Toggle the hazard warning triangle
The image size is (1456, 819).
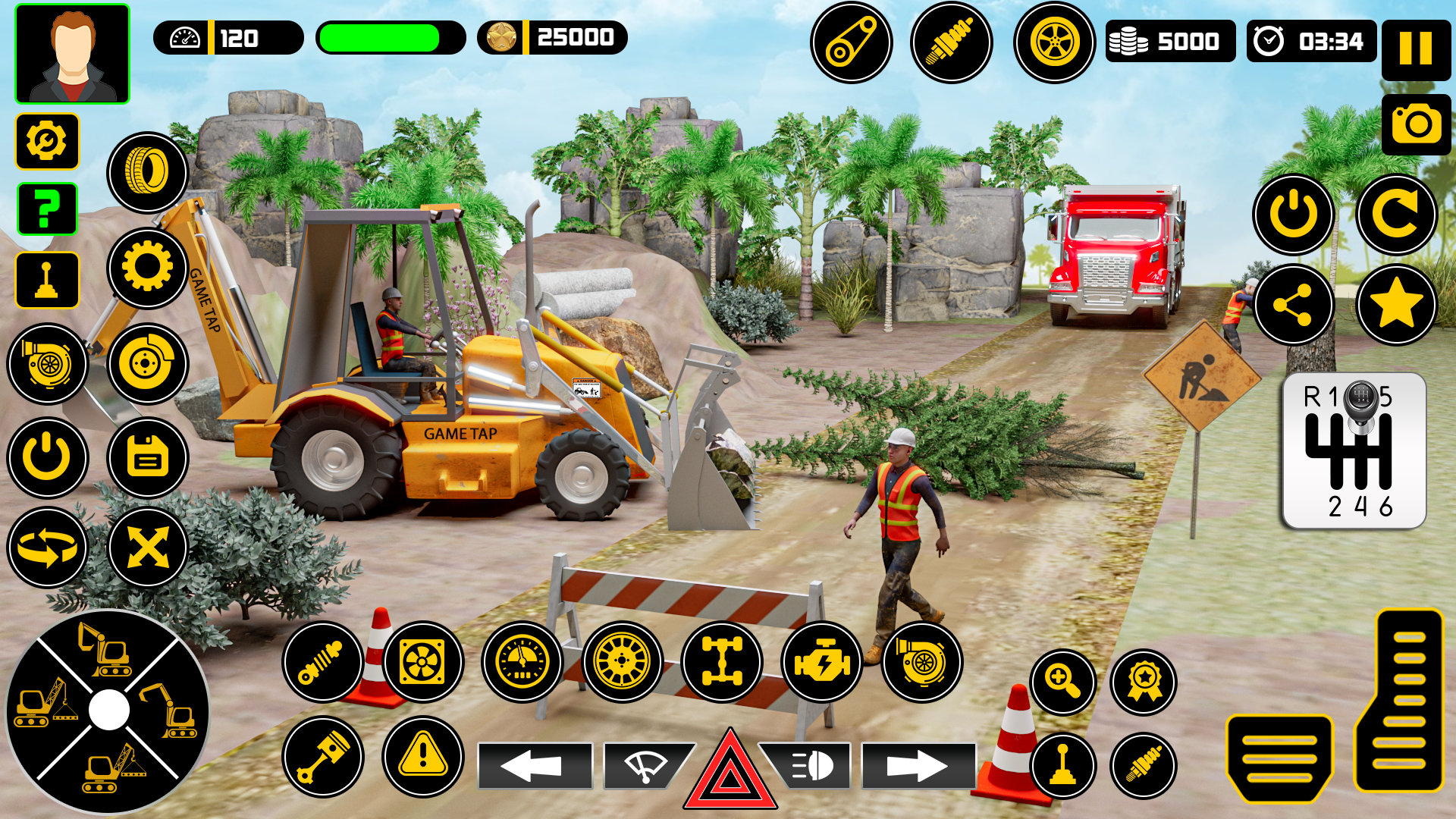pyautogui.click(x=728, y=771)
